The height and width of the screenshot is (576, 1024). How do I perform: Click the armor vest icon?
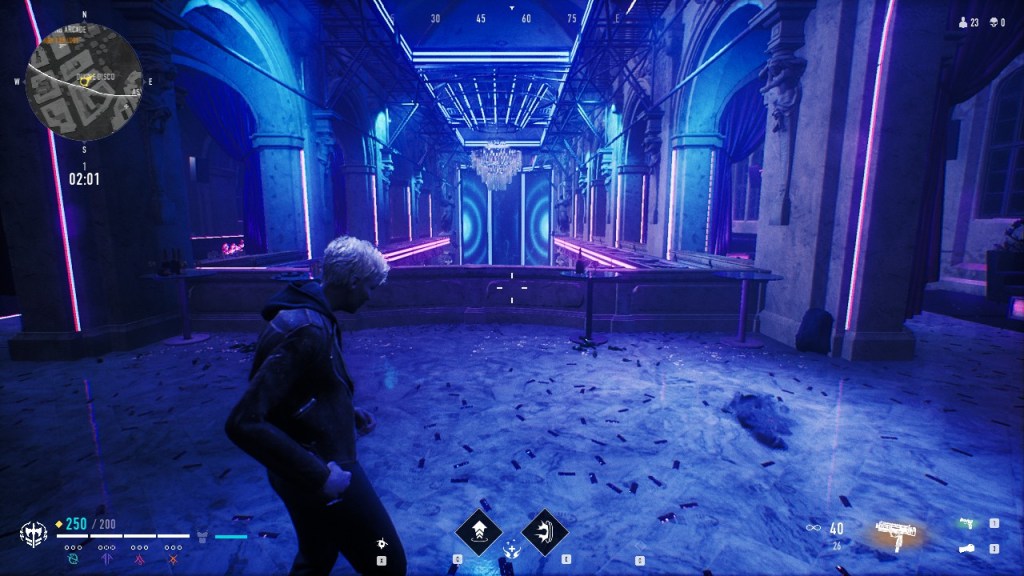point(202,536)
